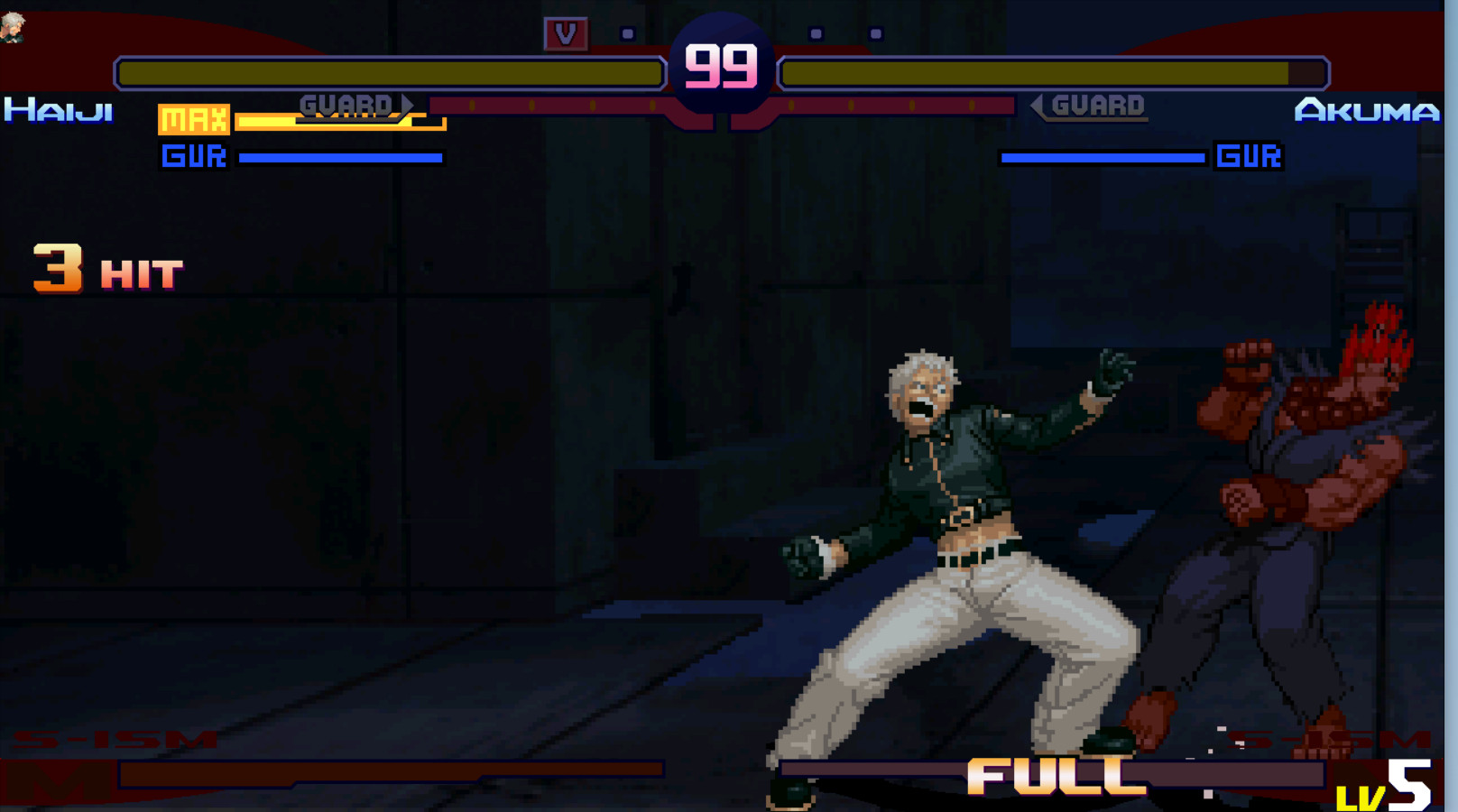Click the left GUARD arrow indicator

[x=348, y=105]
